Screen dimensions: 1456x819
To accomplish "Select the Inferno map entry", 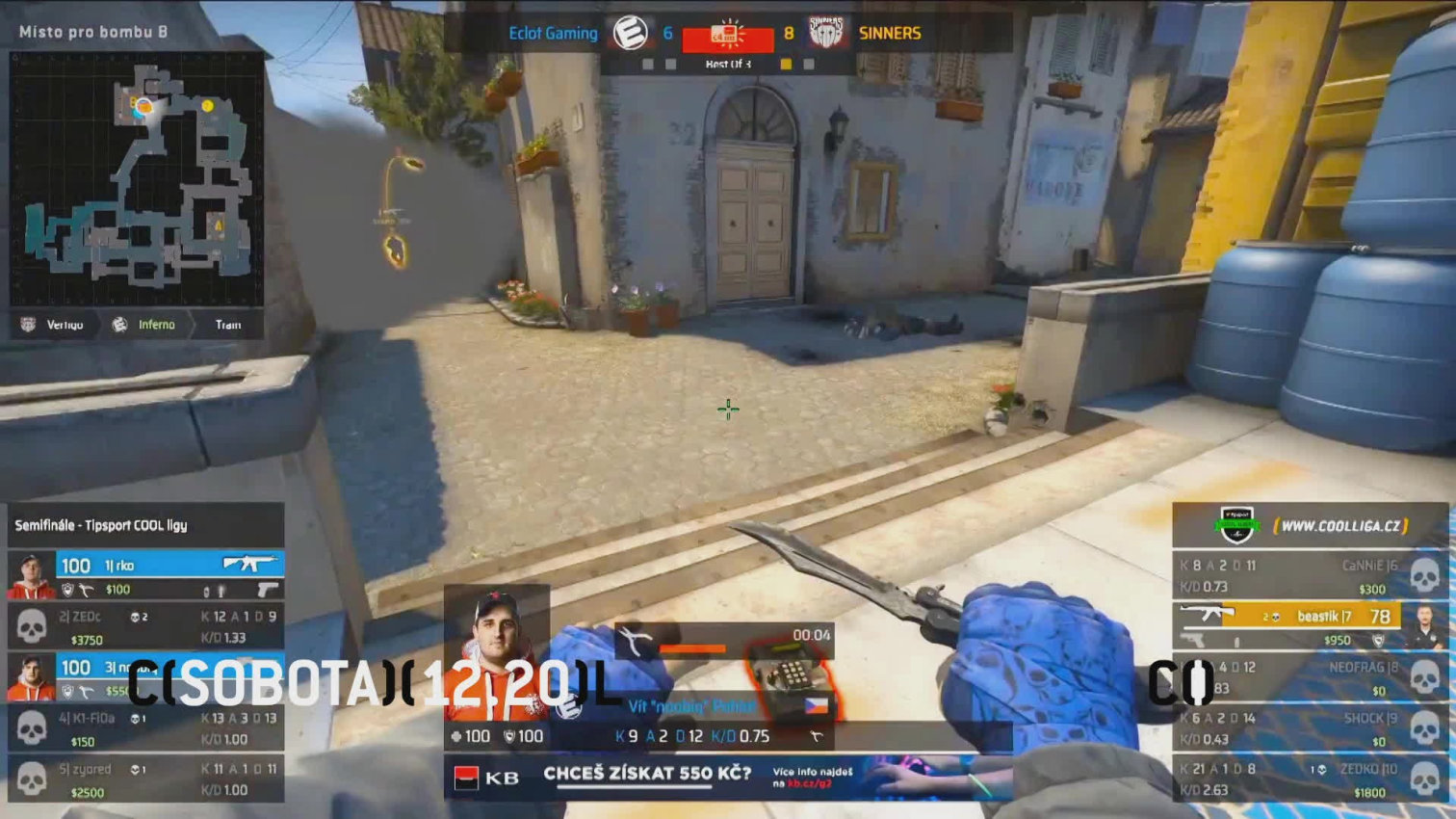I will [x=146, y=325].
